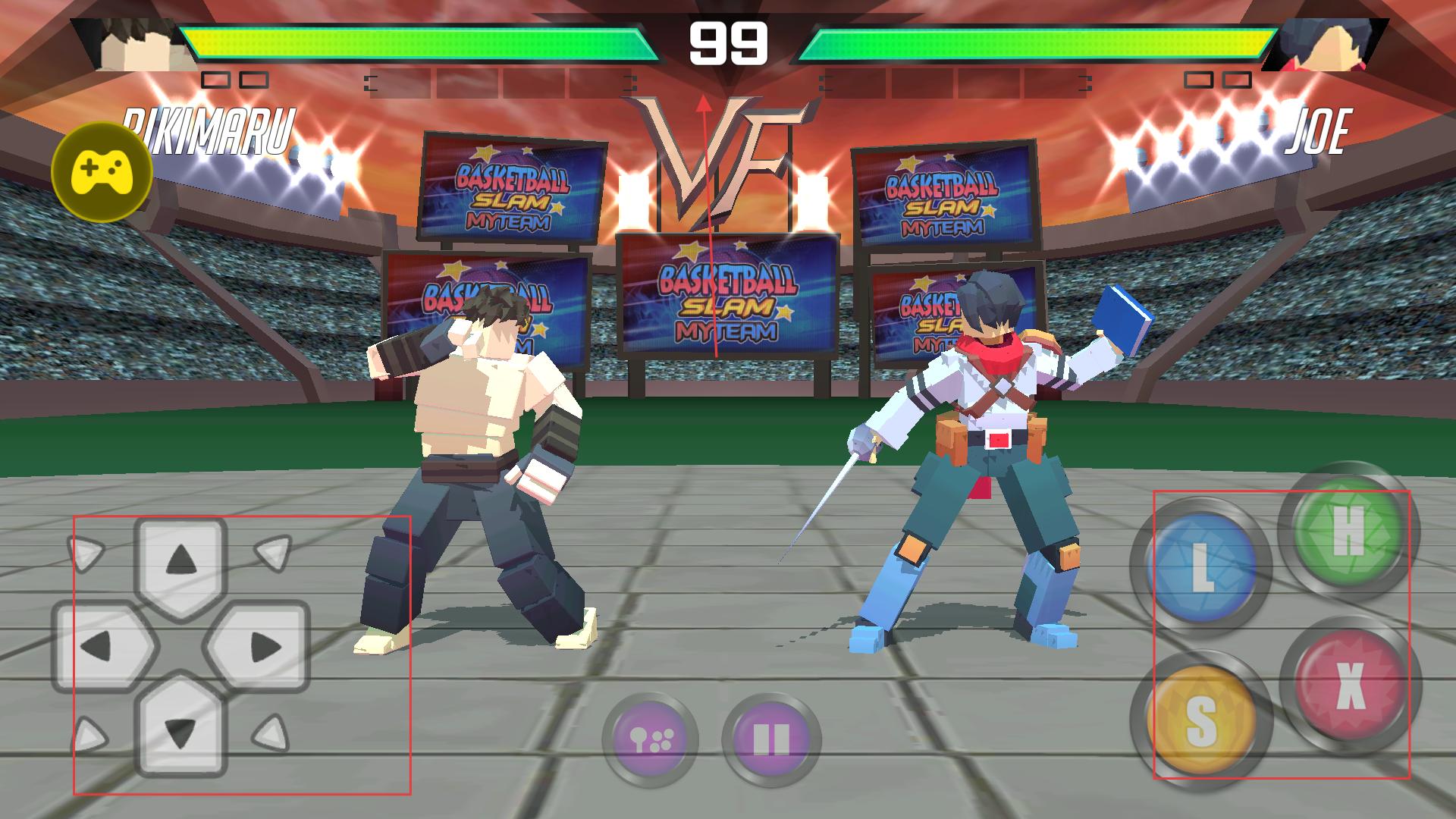
Task: Crouch using the D-pad down arrow
Action: pyautogui.click(x=181, y=732)
